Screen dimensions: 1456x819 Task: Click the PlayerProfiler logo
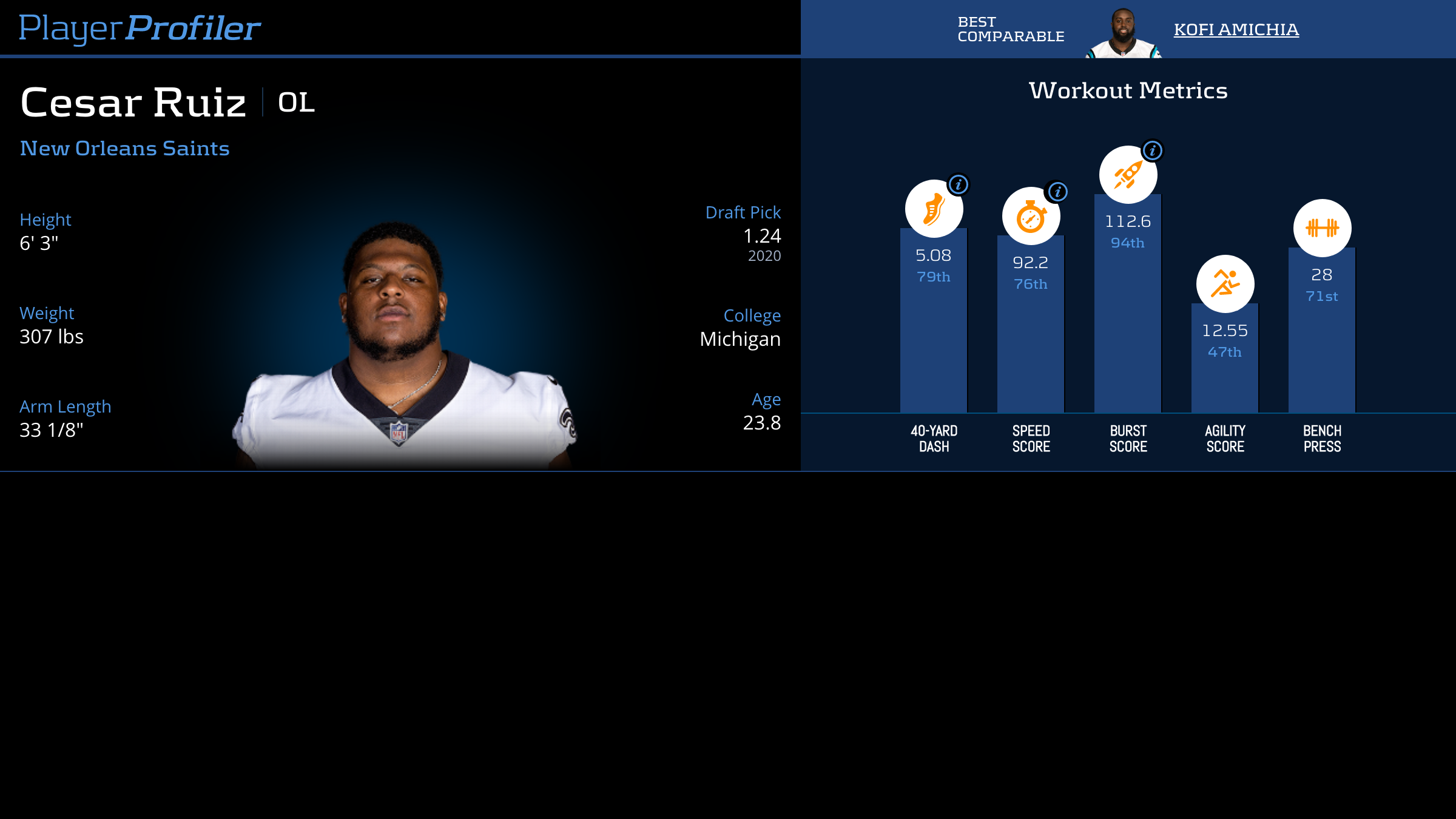[140, 29]
